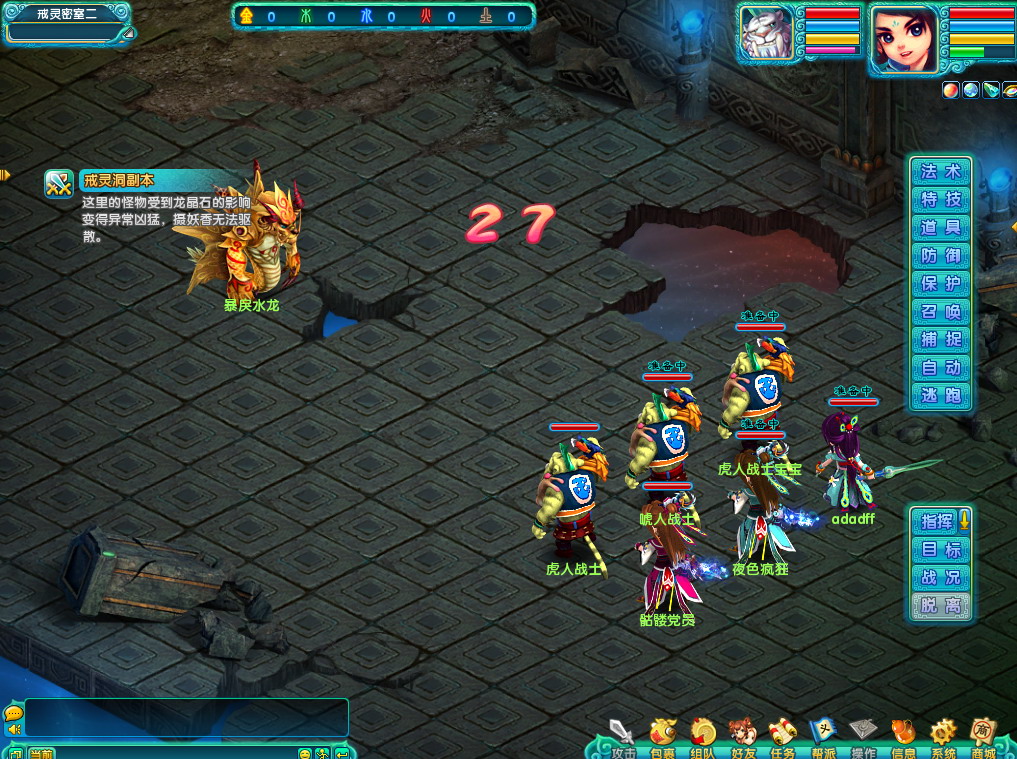The width and height of the screenshot is (1017, 759).
Task: Click the white tiger pet portrait
Action: pos(766,35)
